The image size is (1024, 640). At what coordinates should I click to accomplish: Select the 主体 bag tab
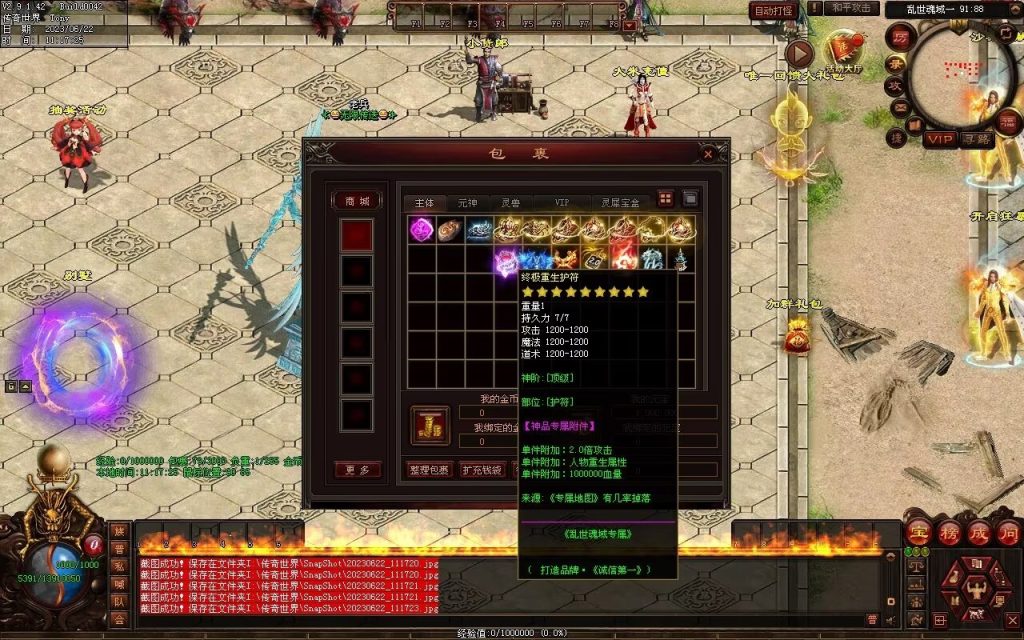[424, 202]
